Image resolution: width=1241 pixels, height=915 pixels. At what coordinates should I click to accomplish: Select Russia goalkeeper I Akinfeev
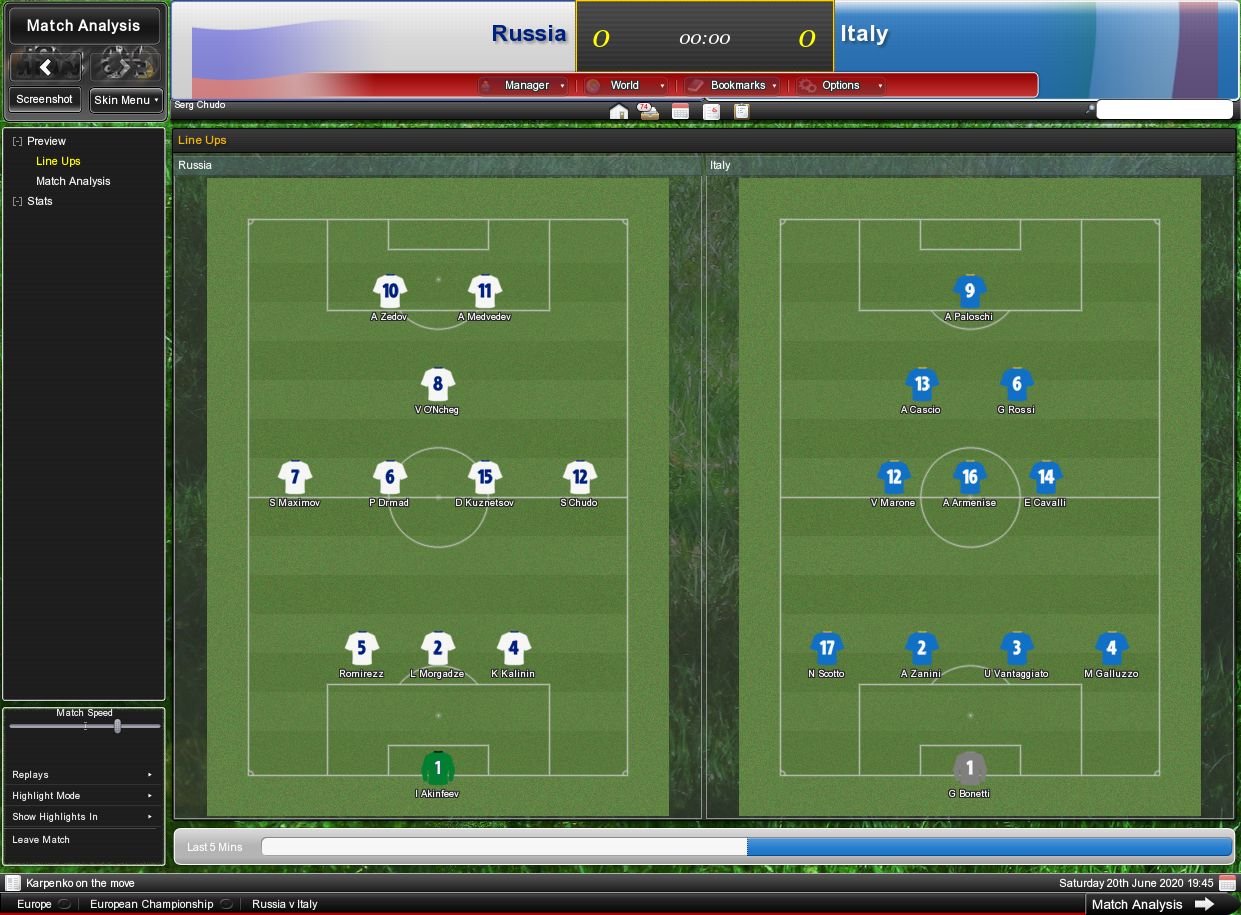[437, 769]
